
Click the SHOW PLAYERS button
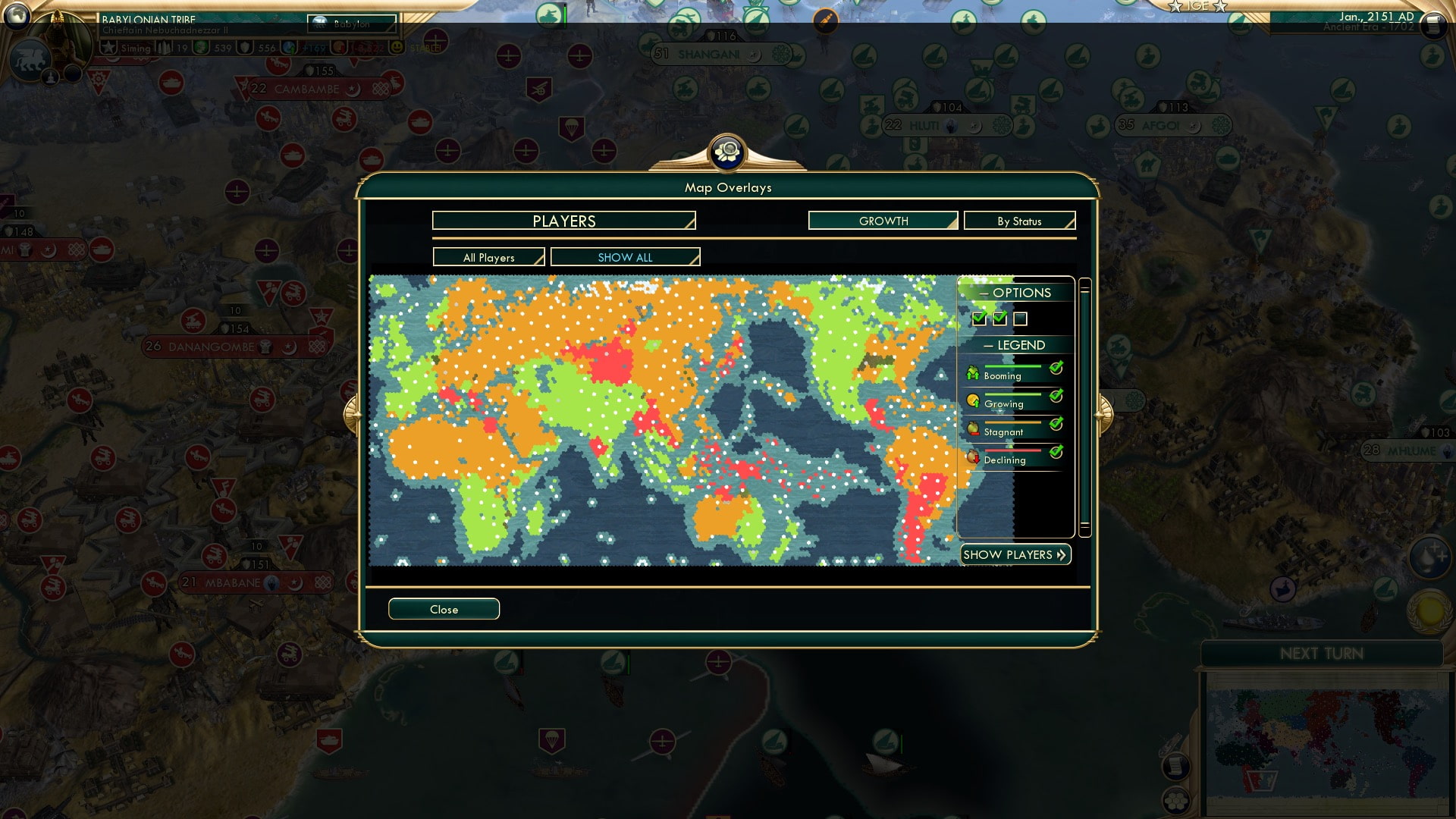tap(1015, 554)
